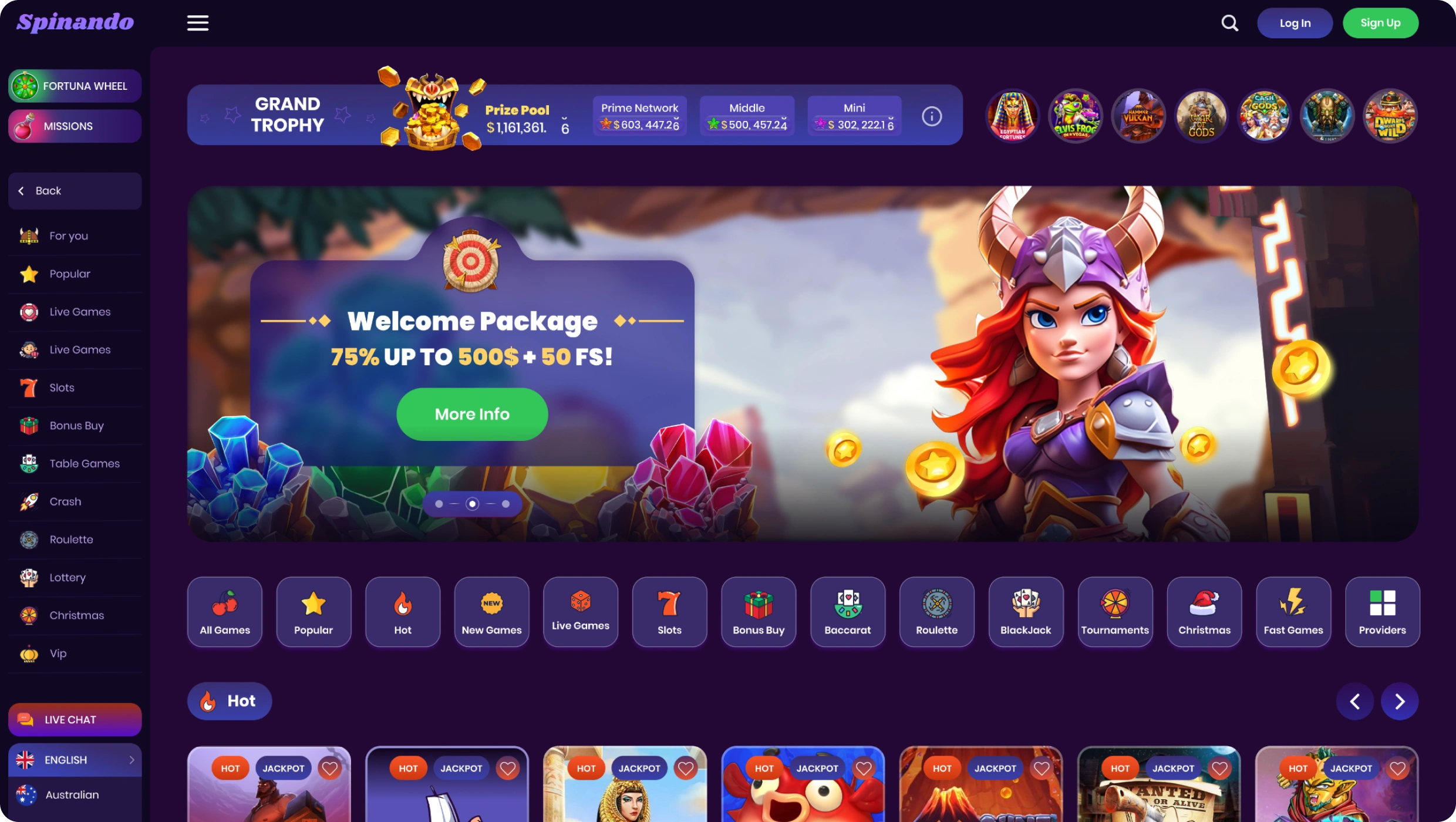This screenshot has width=1456, height=822.
Task: Select the second carousel dot indicator
Action: coord(472,503)
